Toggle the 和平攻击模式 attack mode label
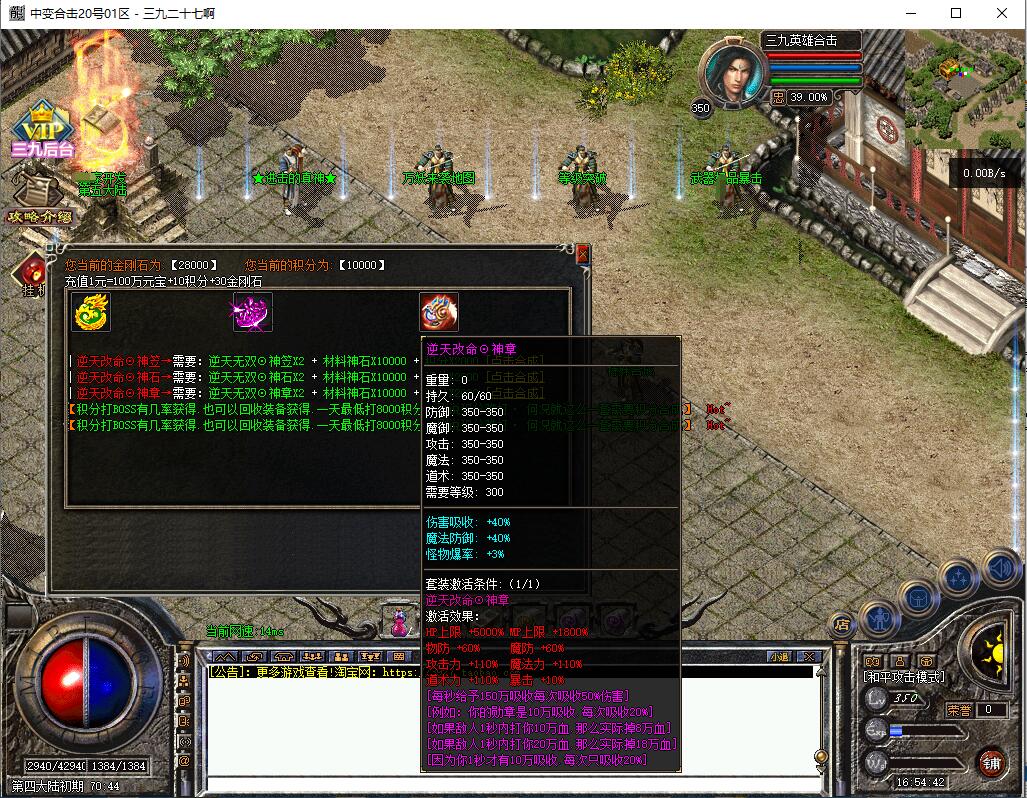 [903, 677]
